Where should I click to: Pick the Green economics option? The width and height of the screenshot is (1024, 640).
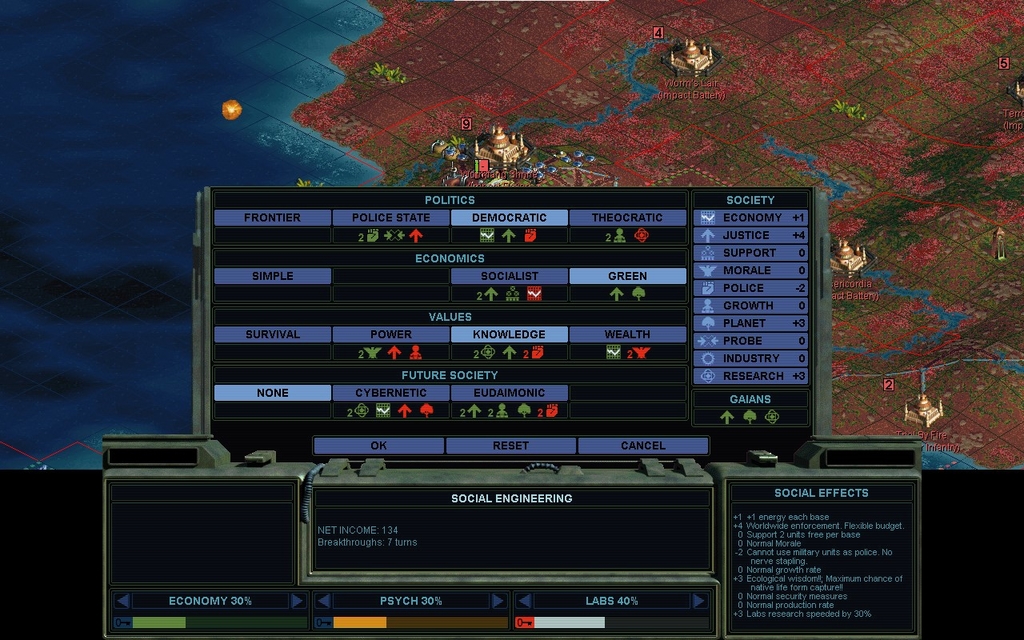(x=627, y=276)
